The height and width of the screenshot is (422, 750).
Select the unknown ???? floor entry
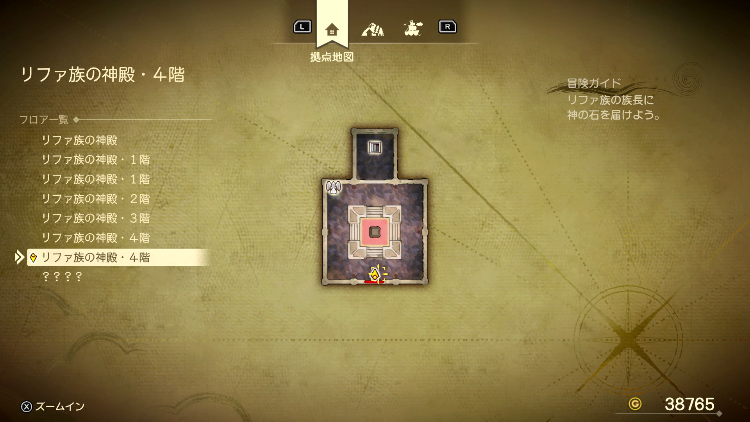pyautogui.click(x=62, y=276)
